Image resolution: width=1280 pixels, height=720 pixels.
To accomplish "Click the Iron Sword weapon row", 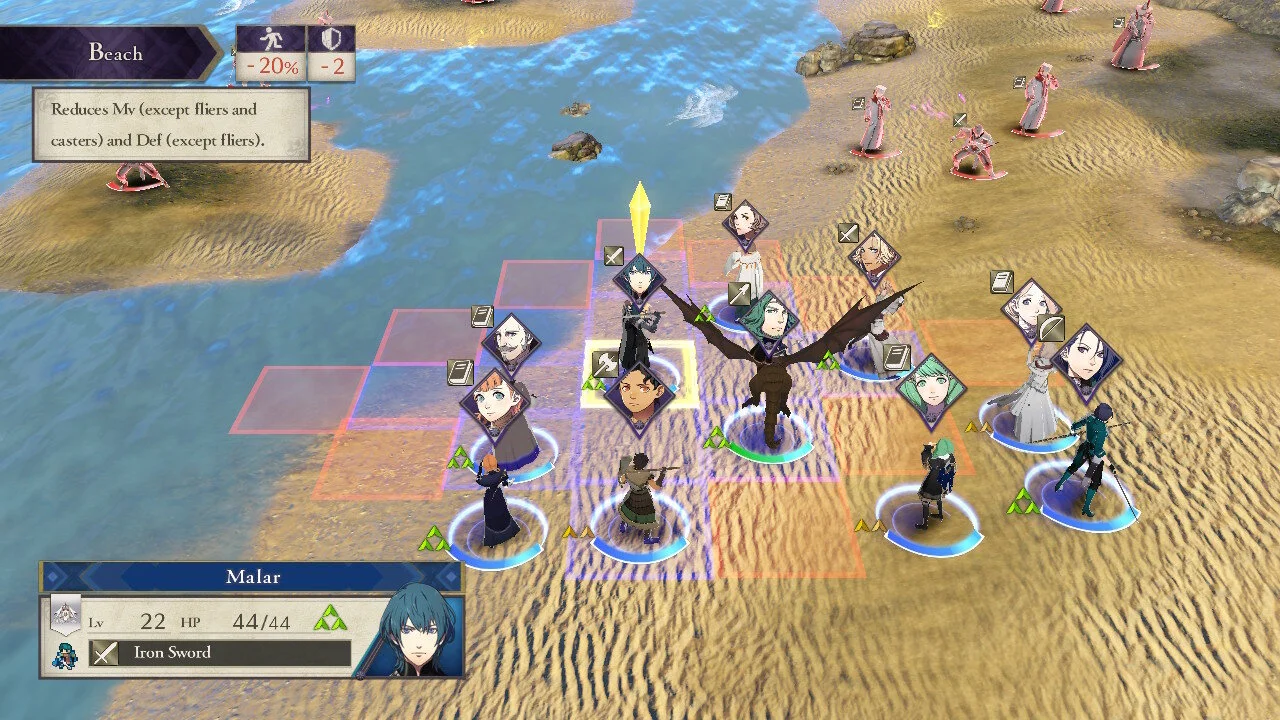I will [x=220, y=653].
